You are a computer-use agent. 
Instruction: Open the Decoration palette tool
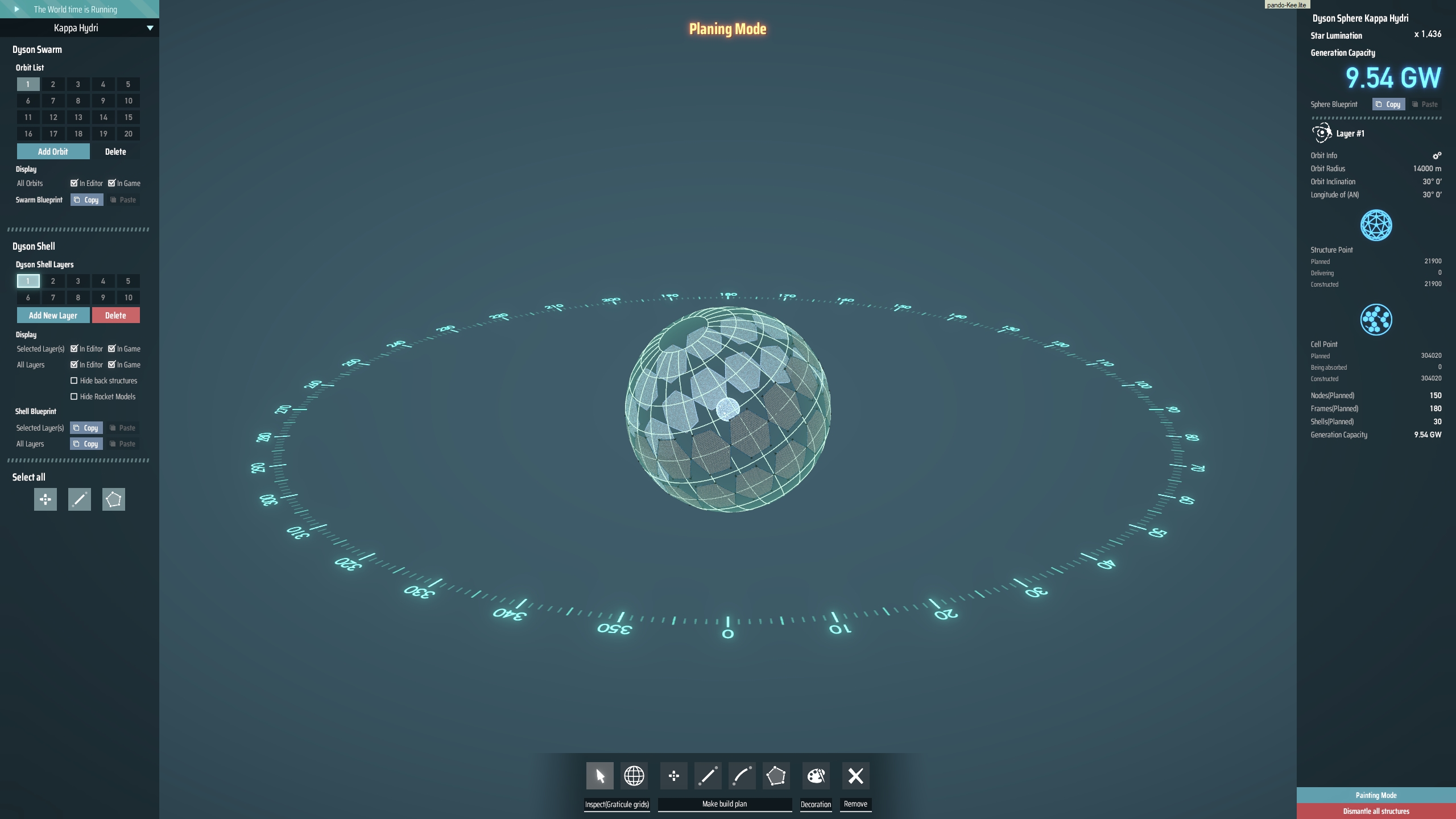pos(816,775)
